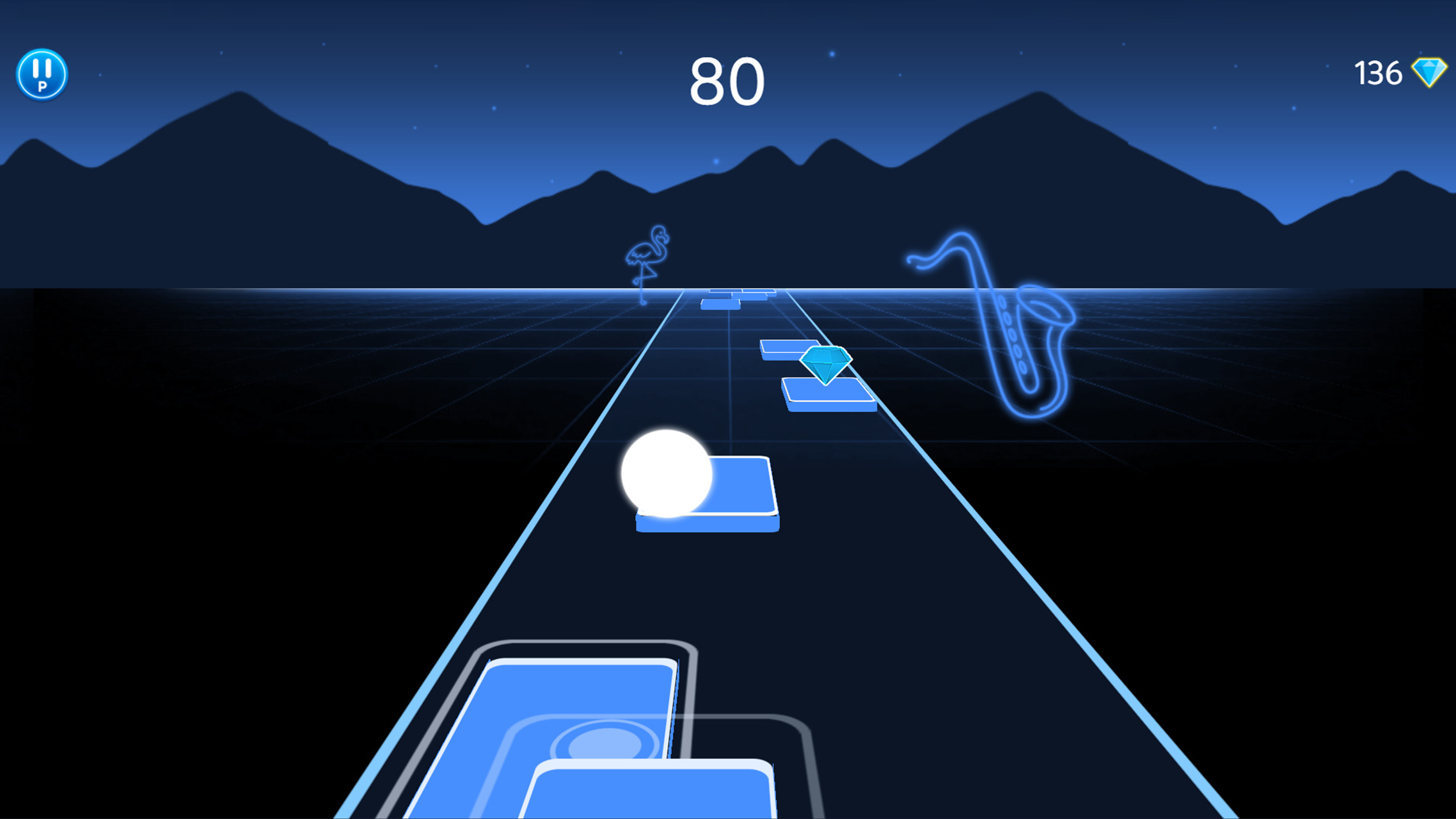Pause the game
The height and width of the screenshot is (819, 1456).
click(x=41, y=74)
